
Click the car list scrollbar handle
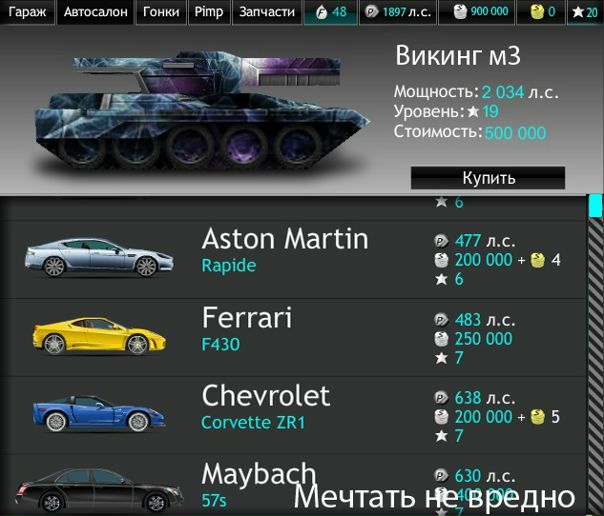pos(595,205)
